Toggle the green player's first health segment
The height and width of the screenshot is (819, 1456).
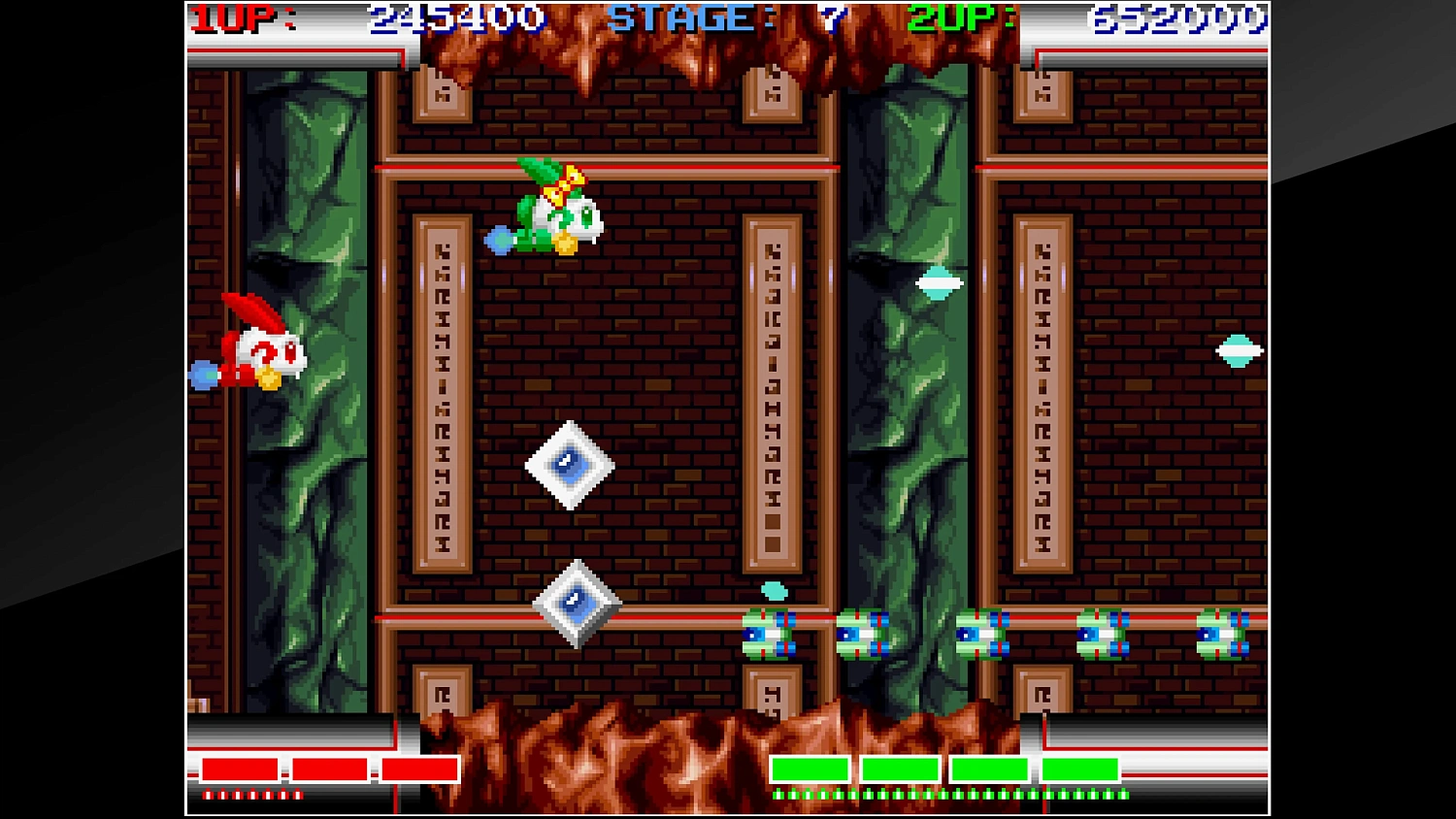809,768
